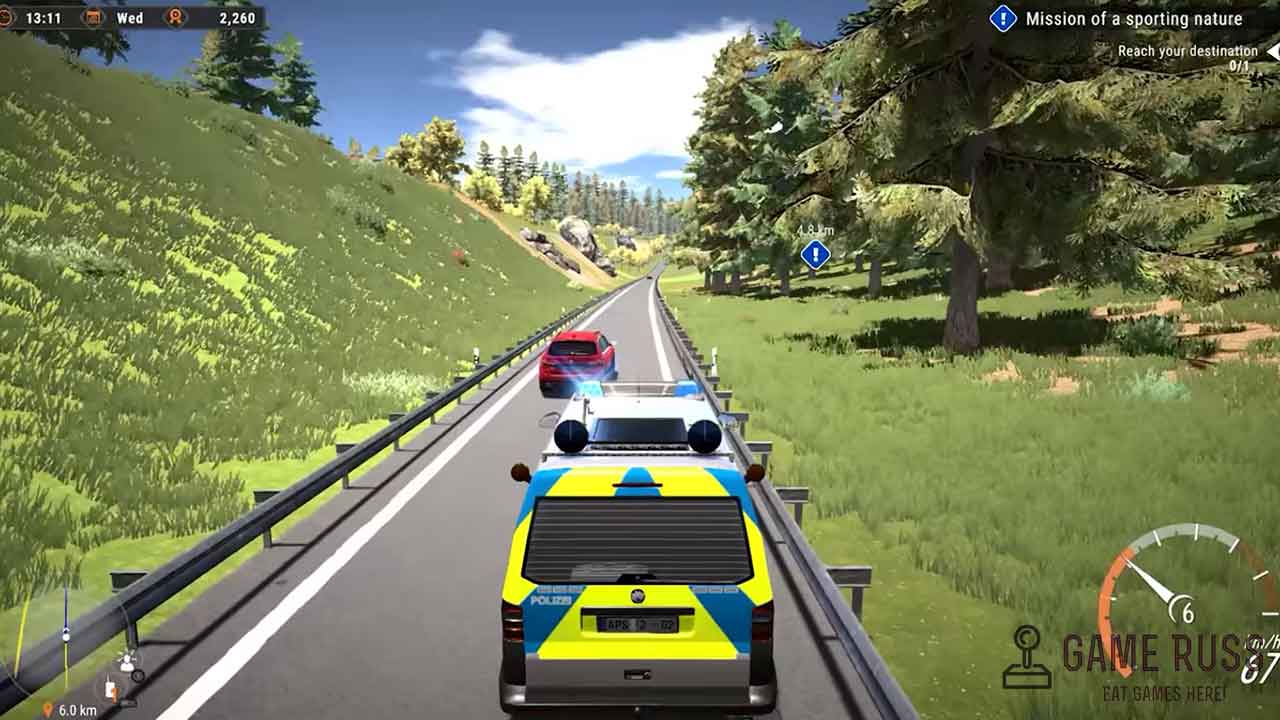
Task: Click the blue mission diamond icon
Action: (1003, 18)
